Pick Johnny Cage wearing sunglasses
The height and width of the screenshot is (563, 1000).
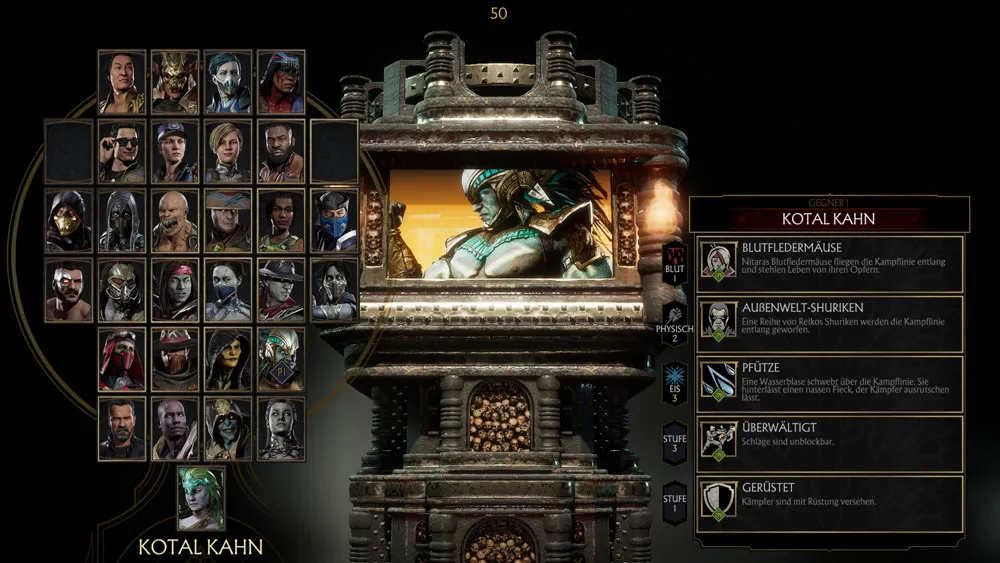(122, 152)
